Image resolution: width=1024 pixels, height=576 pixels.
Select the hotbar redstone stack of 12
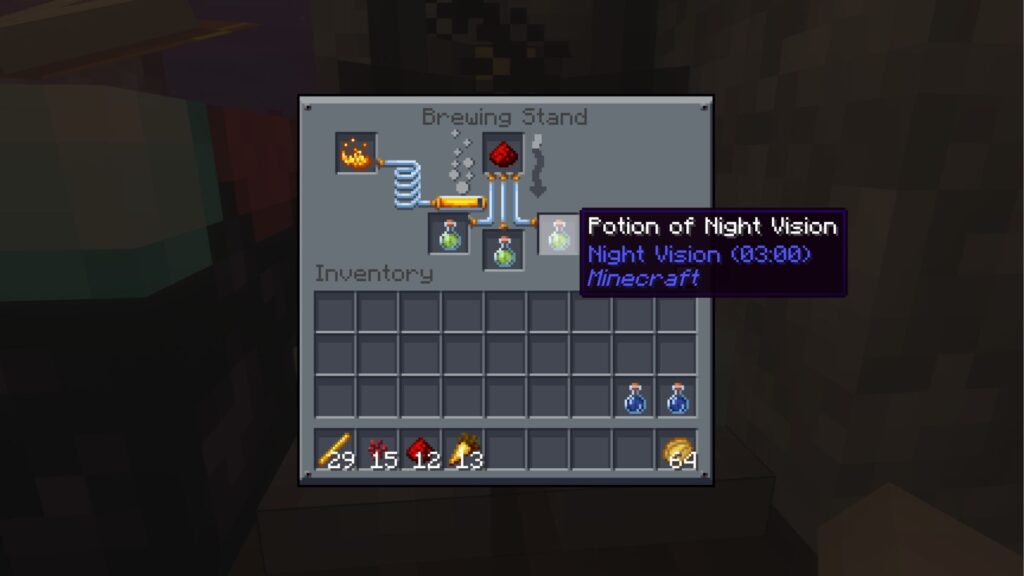tap(421, 452)
